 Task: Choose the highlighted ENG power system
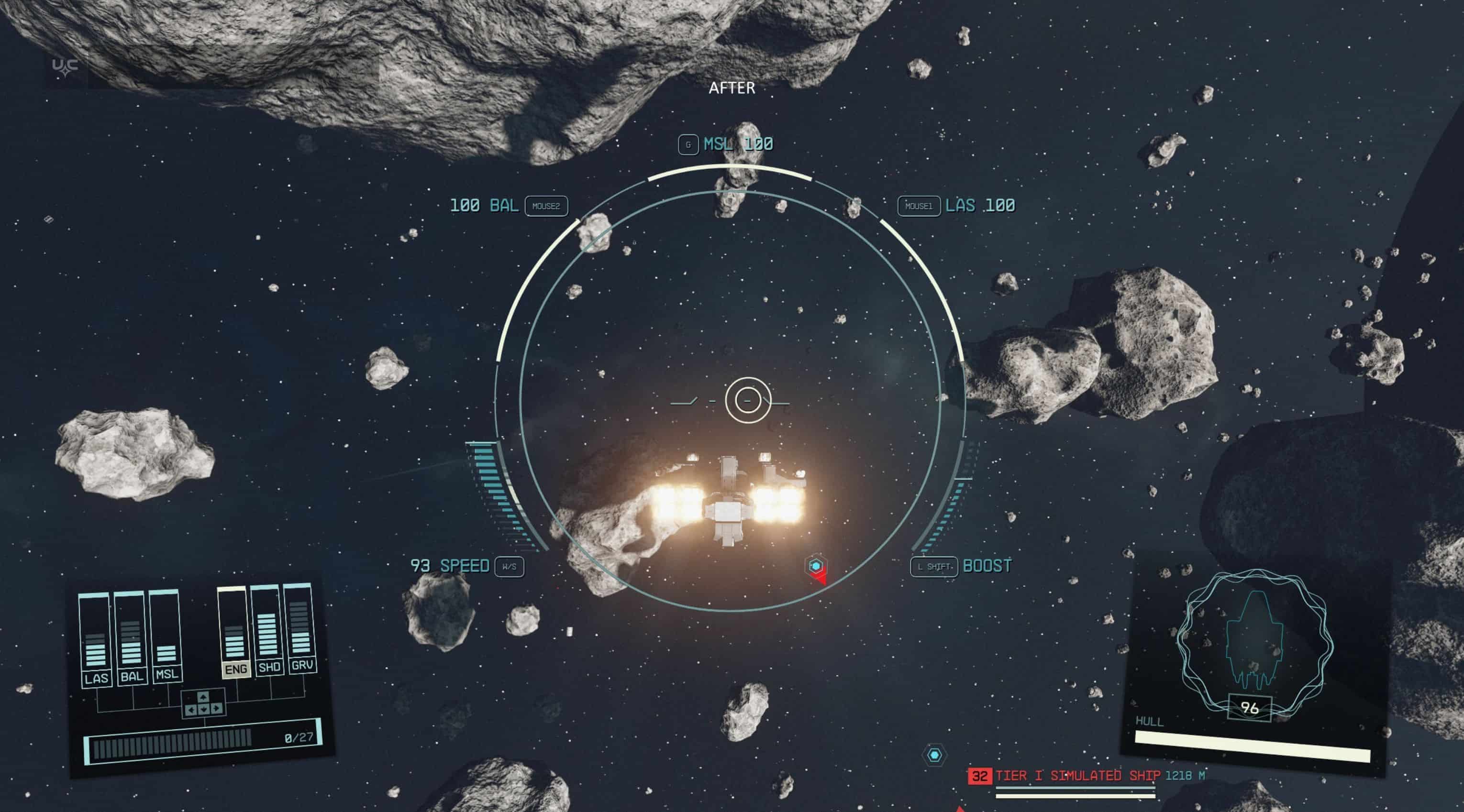point(235,632)
